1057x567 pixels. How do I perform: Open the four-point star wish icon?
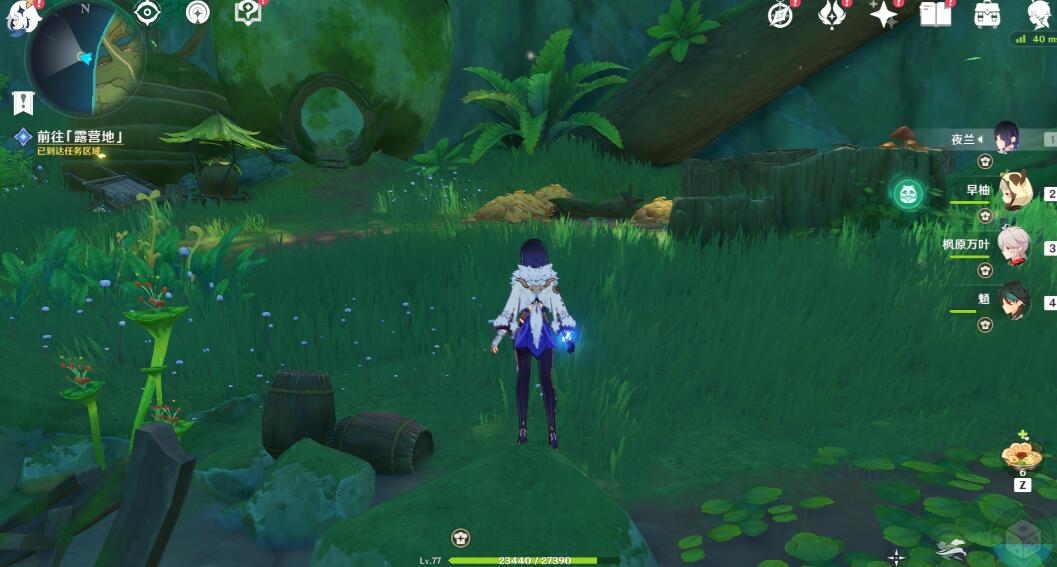[x=883, y=14]
